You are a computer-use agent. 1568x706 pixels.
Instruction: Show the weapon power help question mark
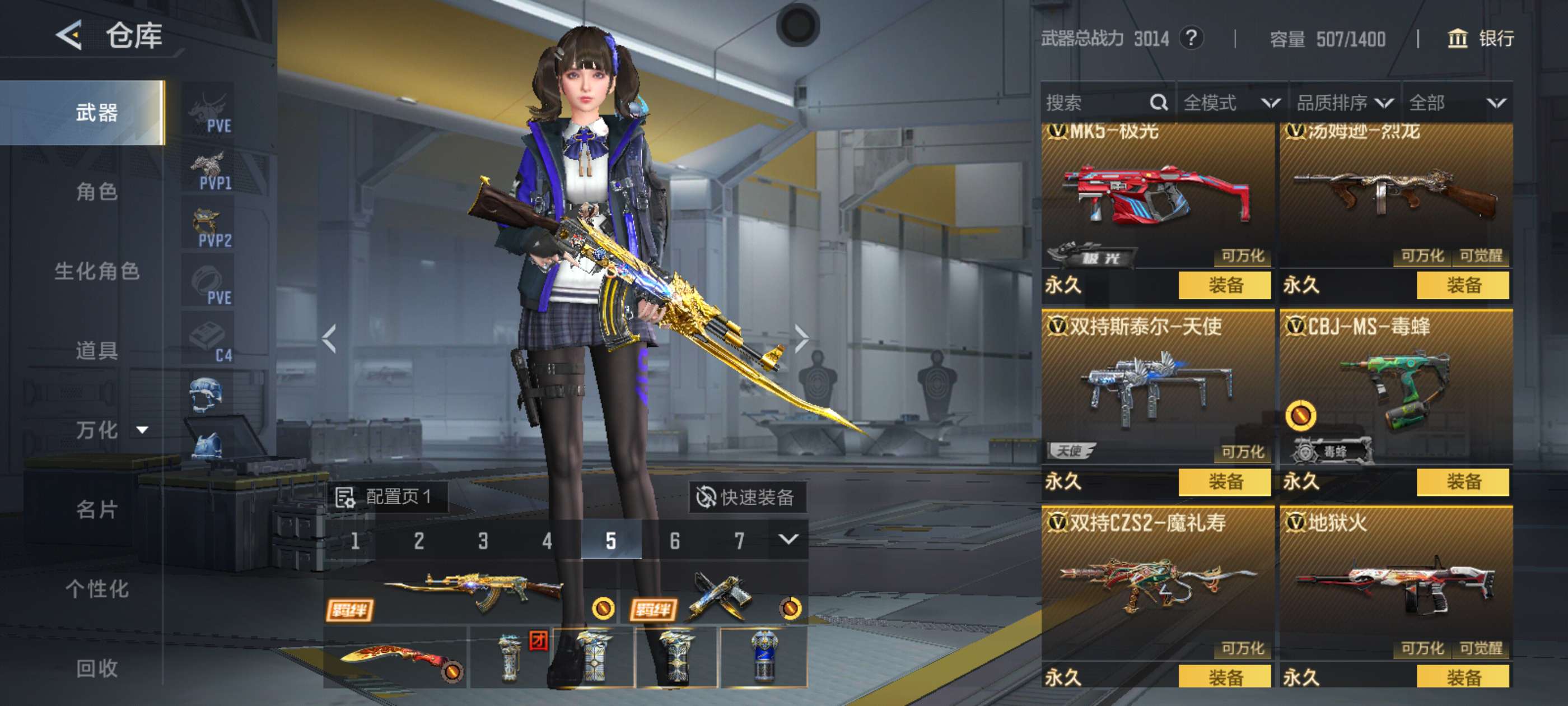tap(1191, 39)
